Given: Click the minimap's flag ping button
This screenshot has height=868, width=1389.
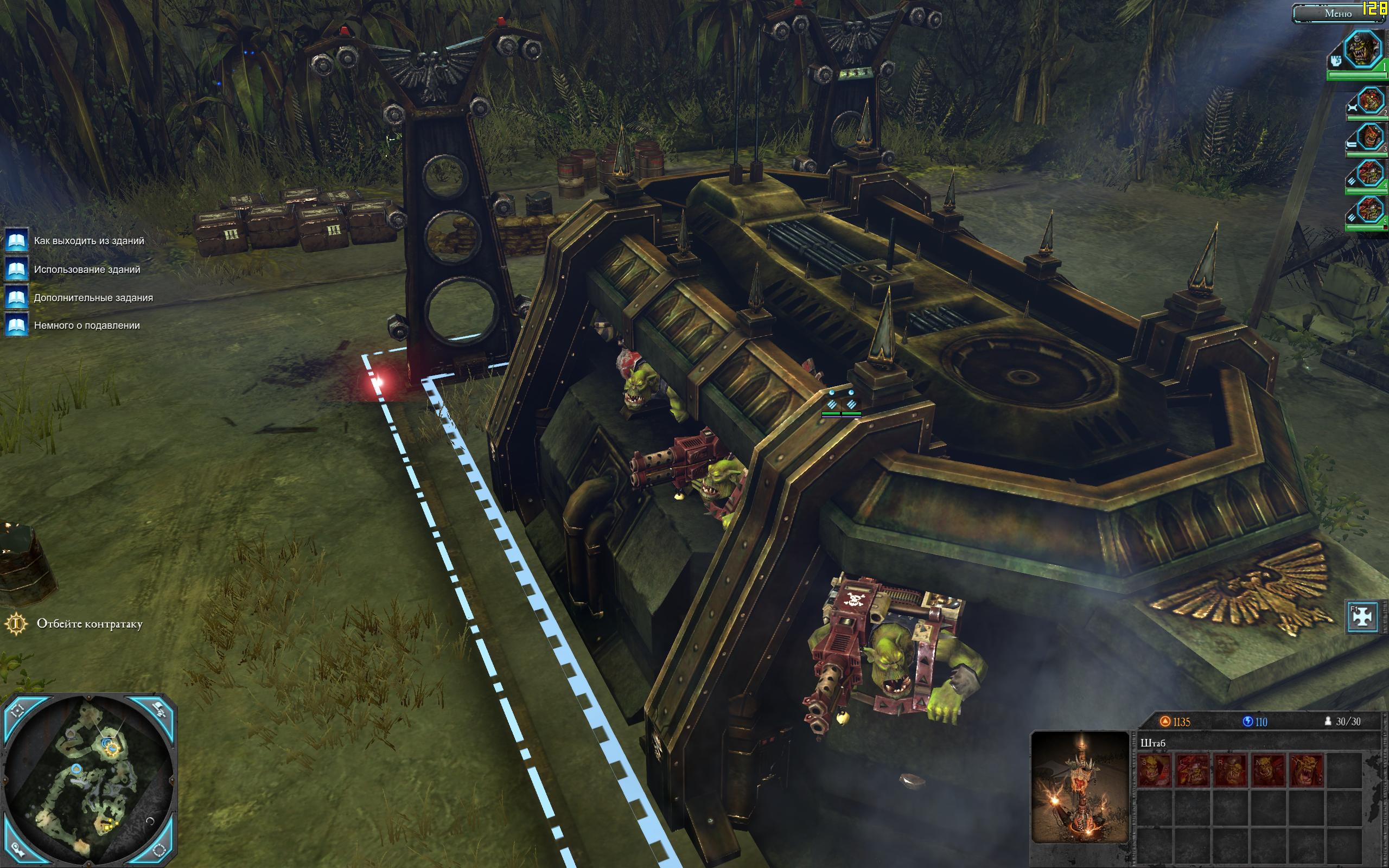Looking at the screenshot, I should (x=161, y=711).
